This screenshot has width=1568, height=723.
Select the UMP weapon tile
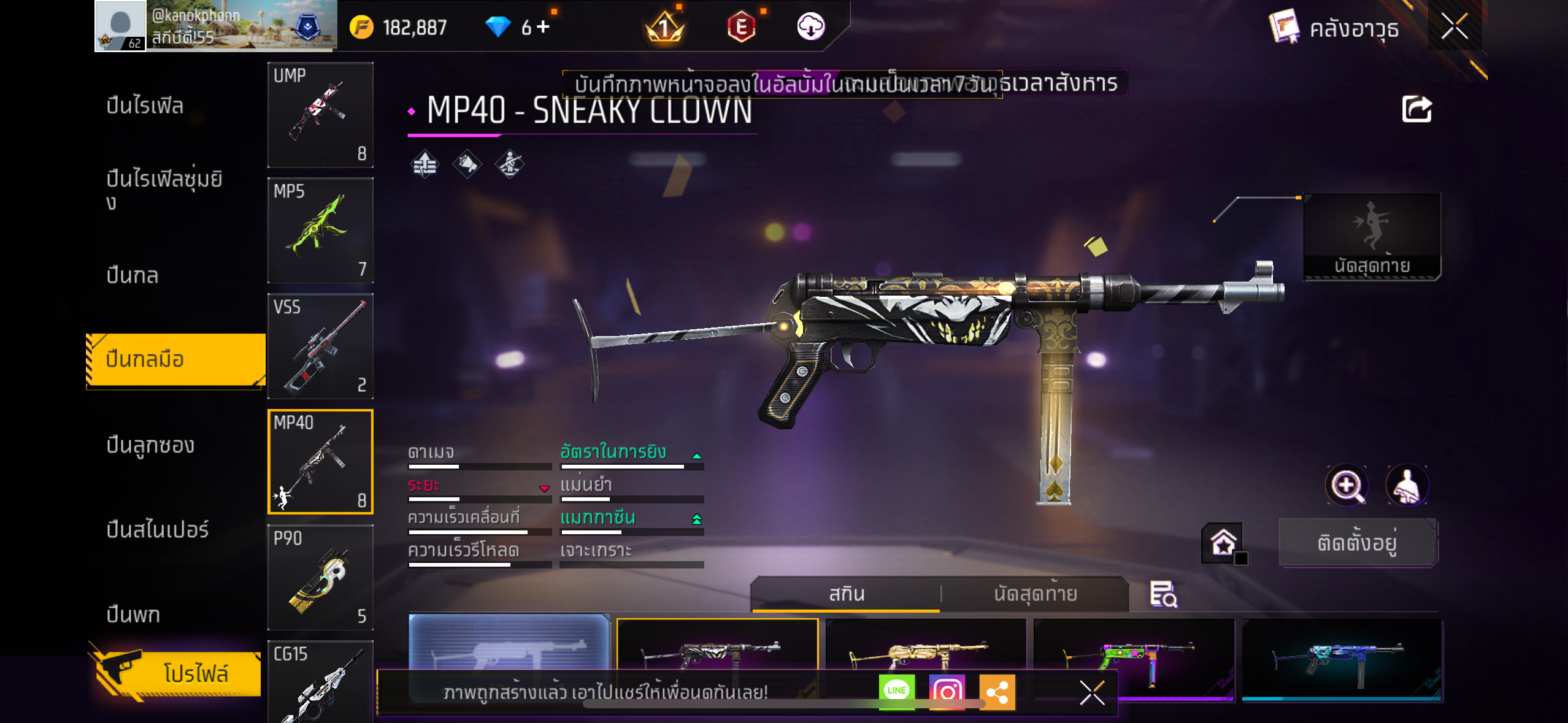[x=320, y=115]
